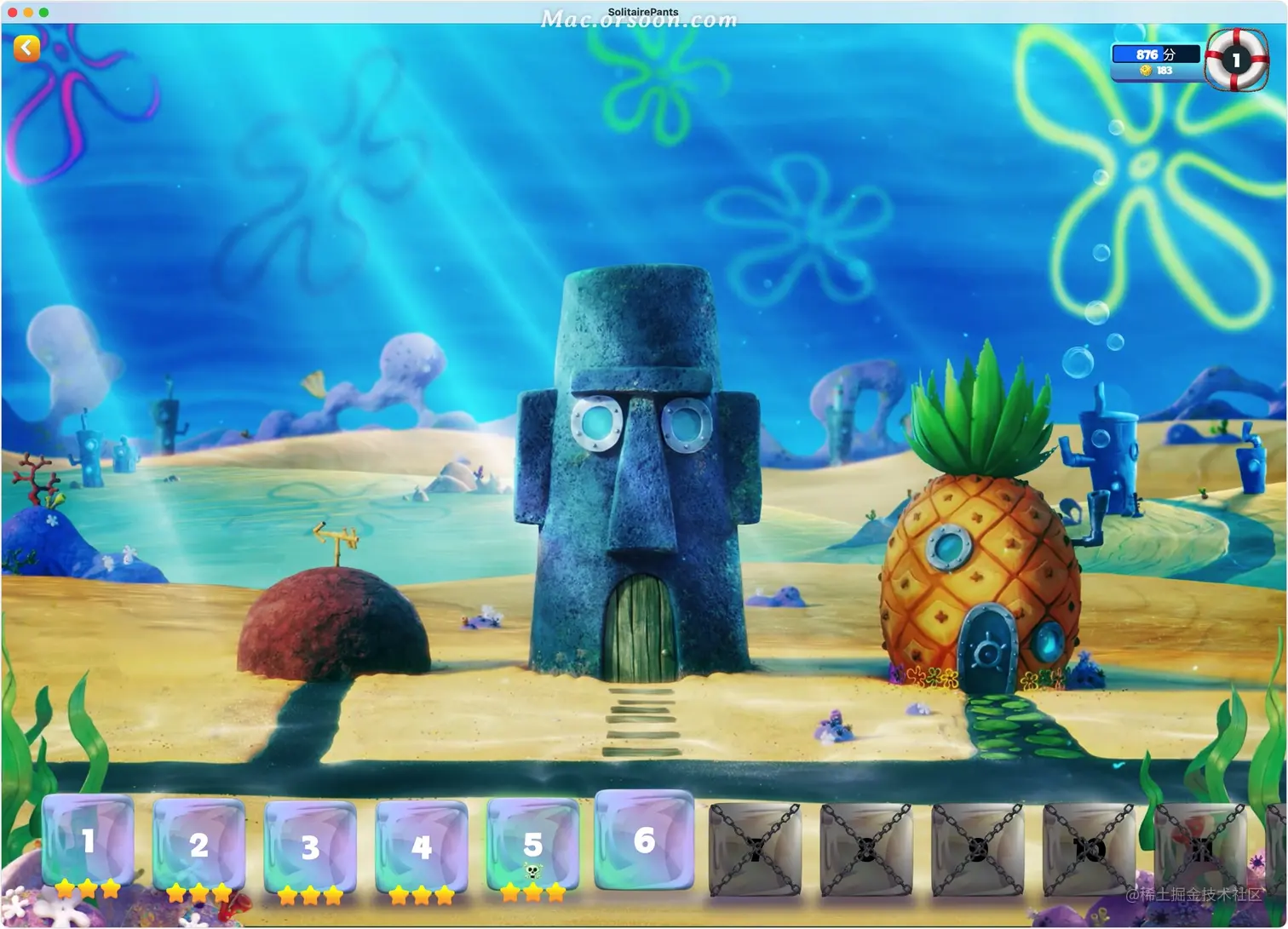The height and width of the screenshot is (929, 1288).
Task: Minimize the window with the yellow button
Action: pos(28,12)
